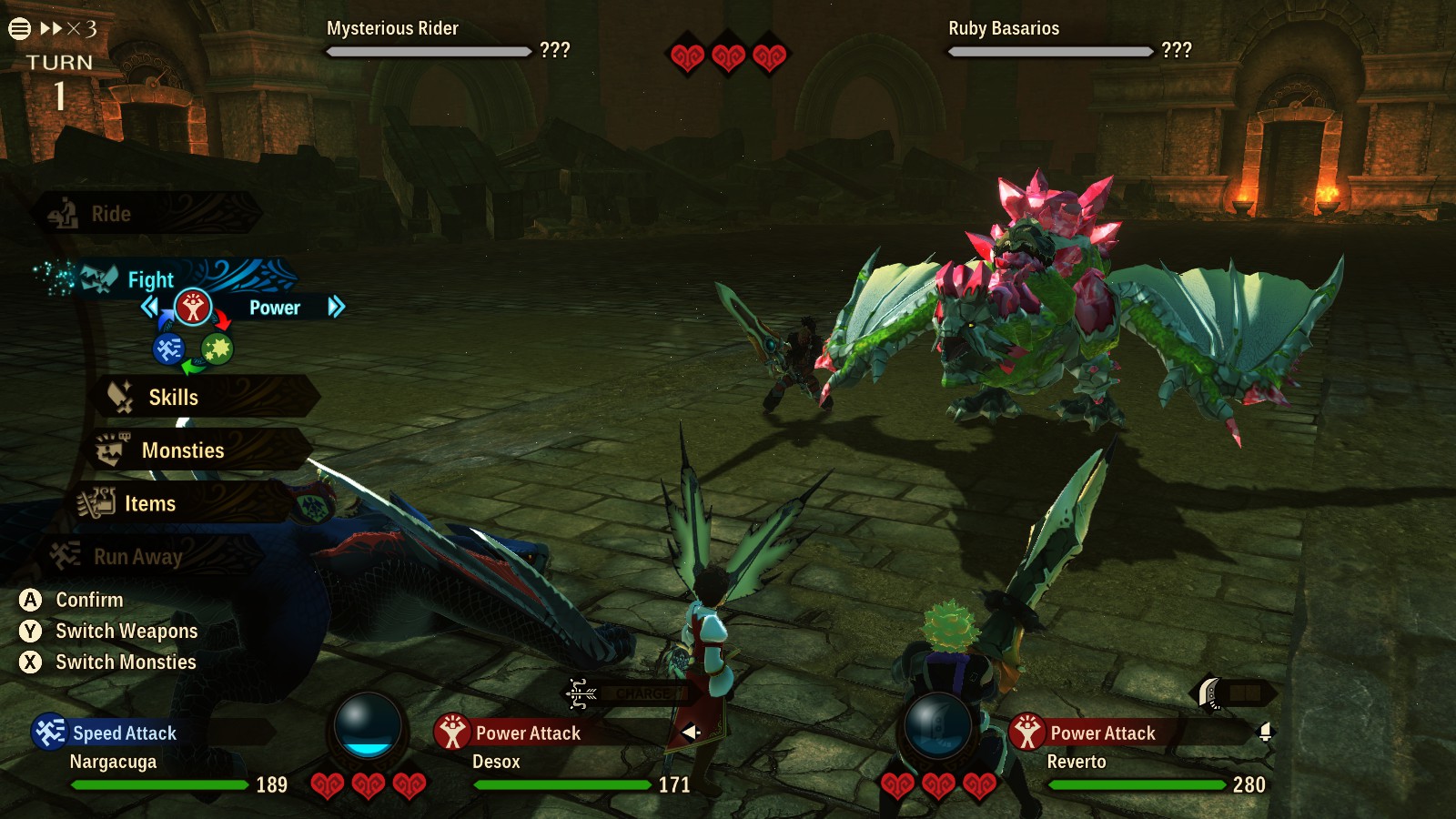Open the Items list
The image size is (1456, 819).
[x=150, y=503]
